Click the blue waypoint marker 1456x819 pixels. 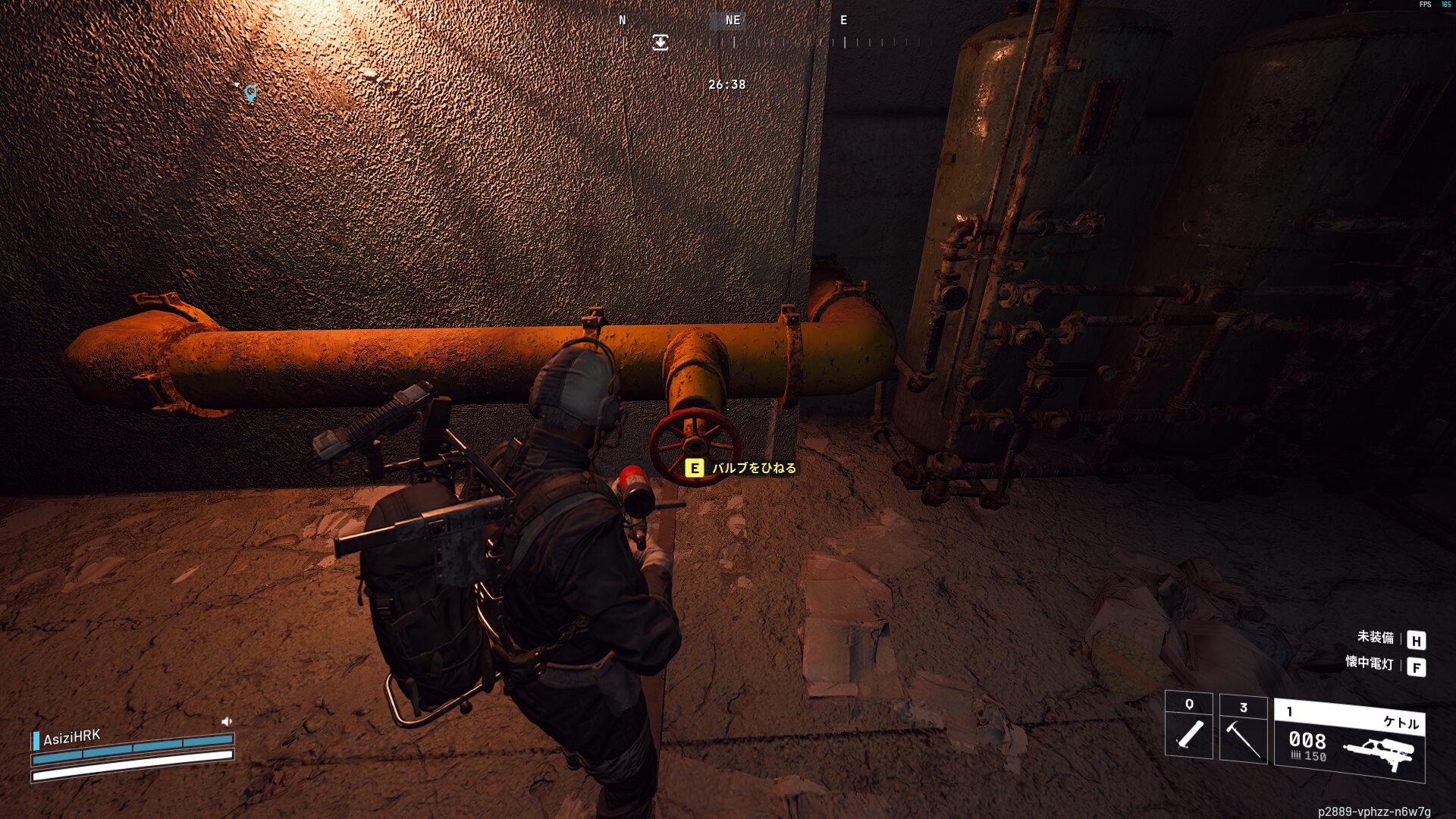pos(250,93)
